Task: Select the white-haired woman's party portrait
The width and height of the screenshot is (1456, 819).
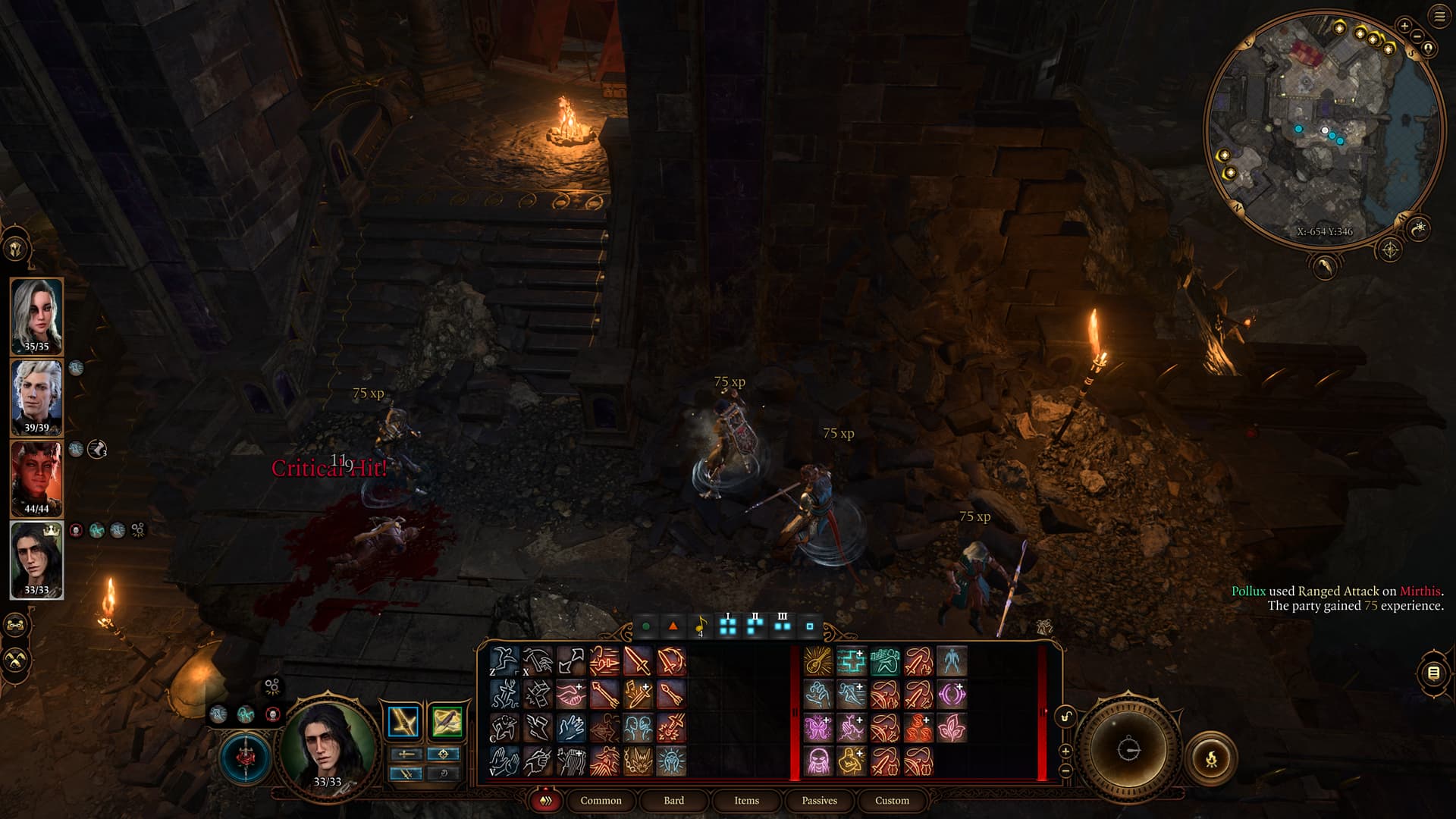Action: click(36, 315)
